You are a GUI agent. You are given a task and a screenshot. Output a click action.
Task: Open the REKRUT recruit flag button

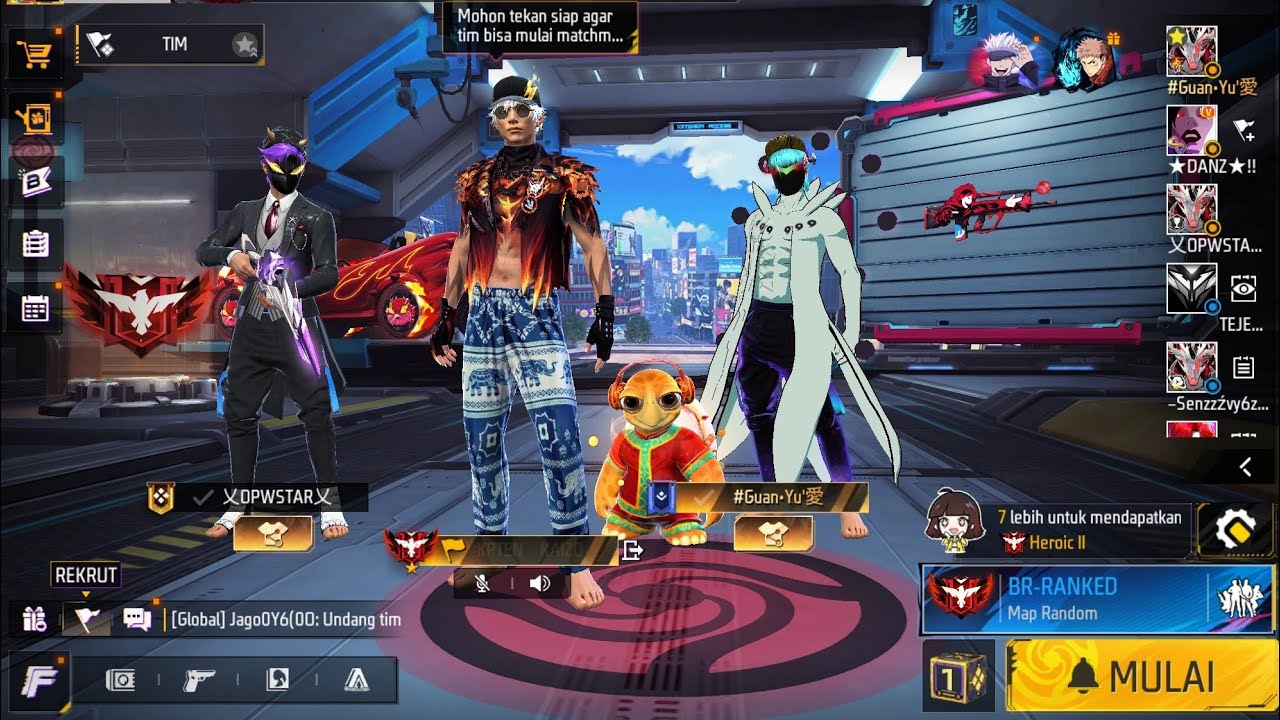coord(86,619)
